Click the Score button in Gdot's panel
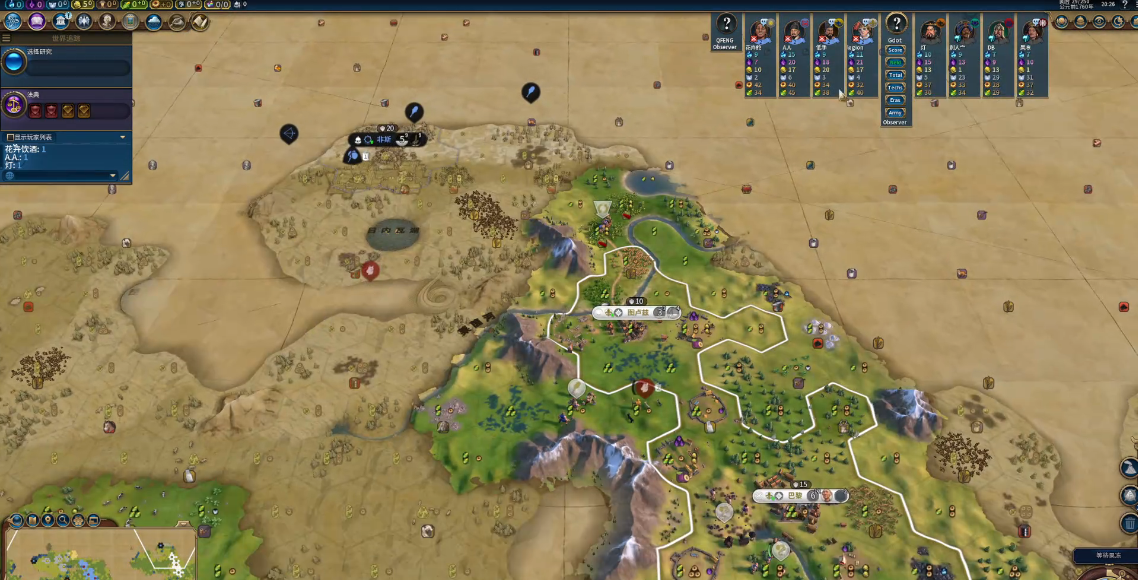 click(x=895, y=50)
